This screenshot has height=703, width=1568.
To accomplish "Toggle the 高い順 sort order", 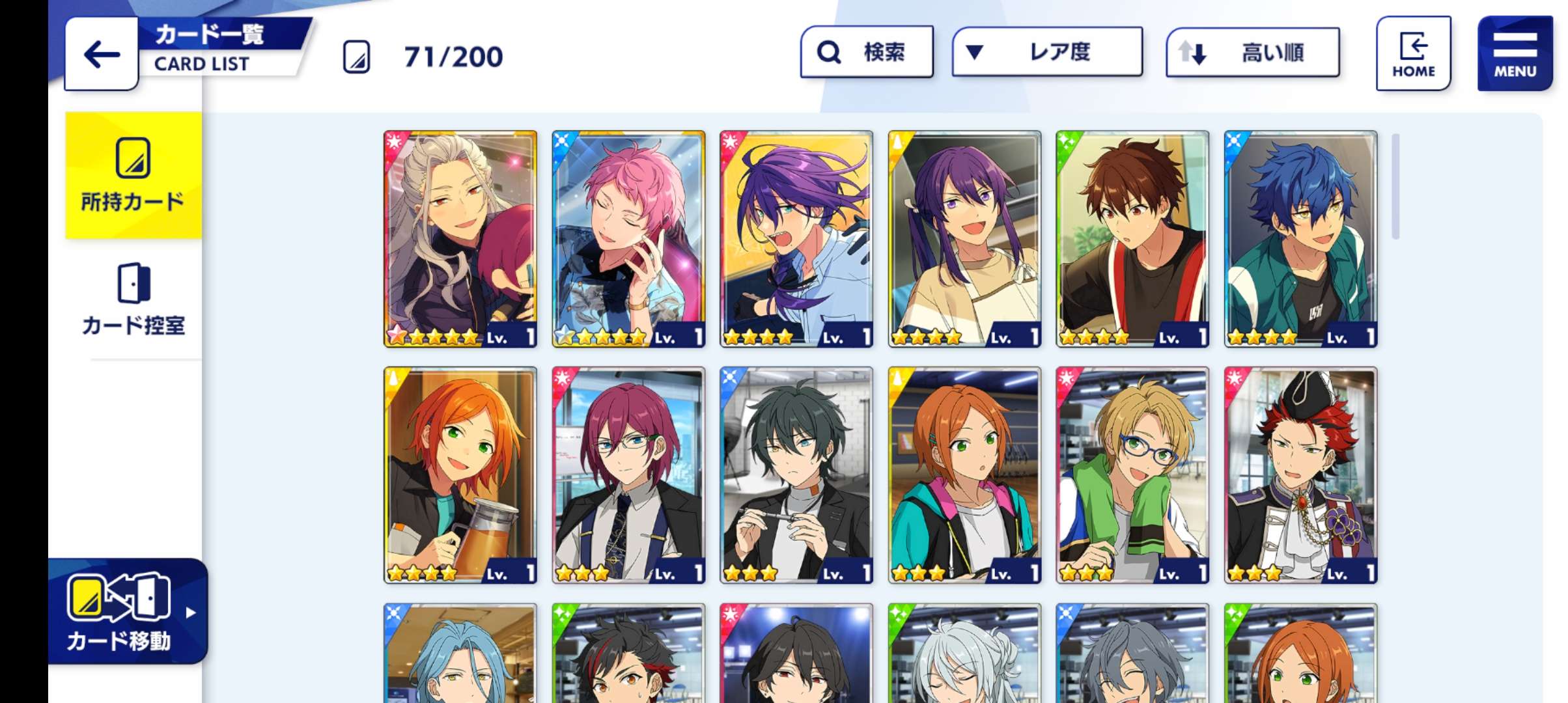I will click(x=1252, y=53).
